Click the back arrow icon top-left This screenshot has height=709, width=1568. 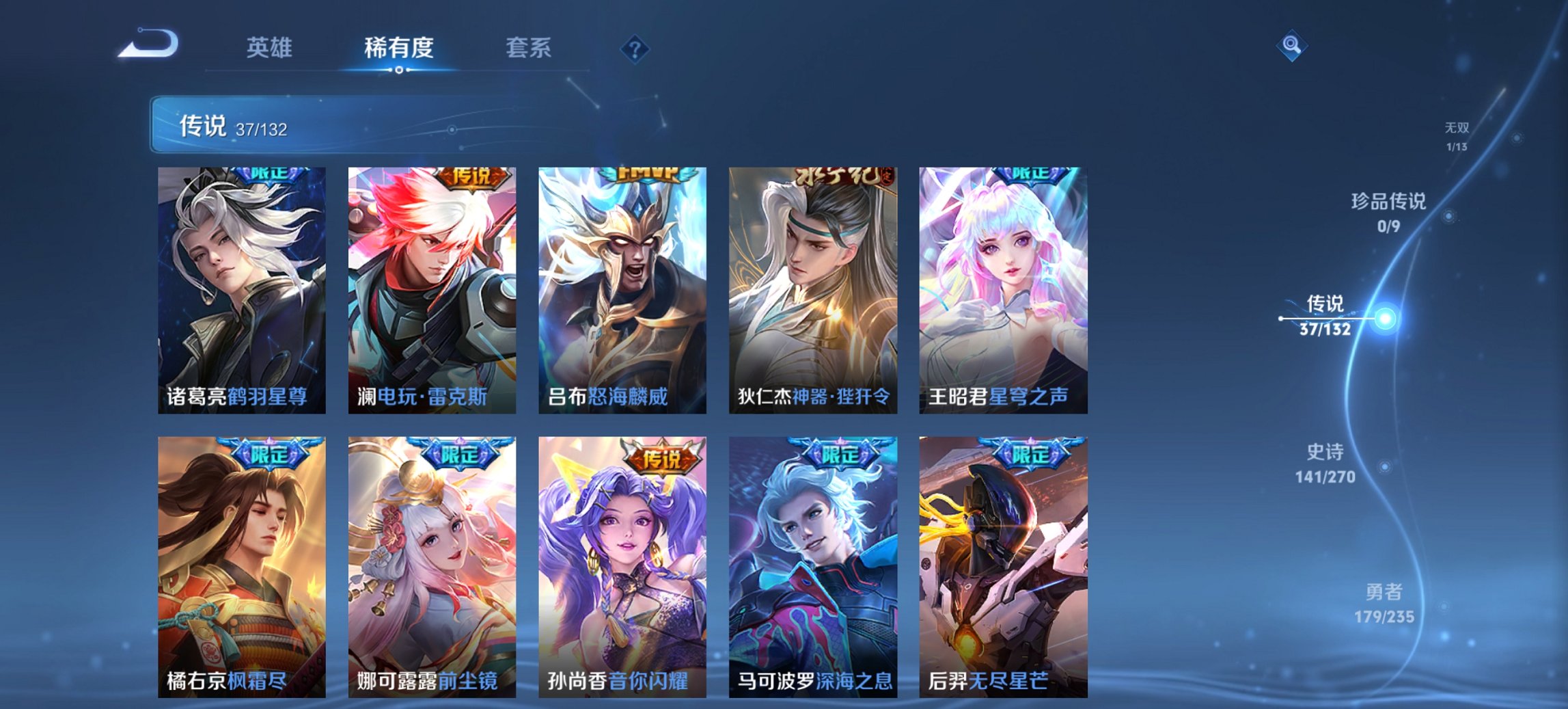(147, 42)
